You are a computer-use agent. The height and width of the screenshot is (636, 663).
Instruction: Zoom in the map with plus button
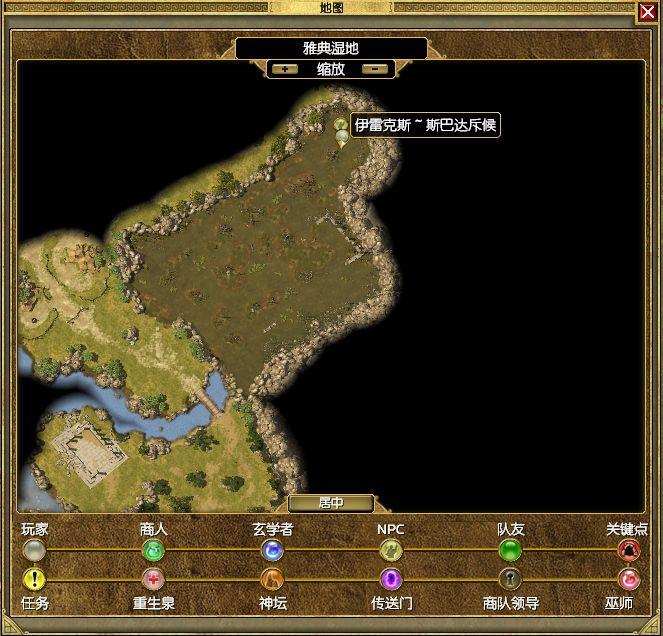tap(285, 69)
